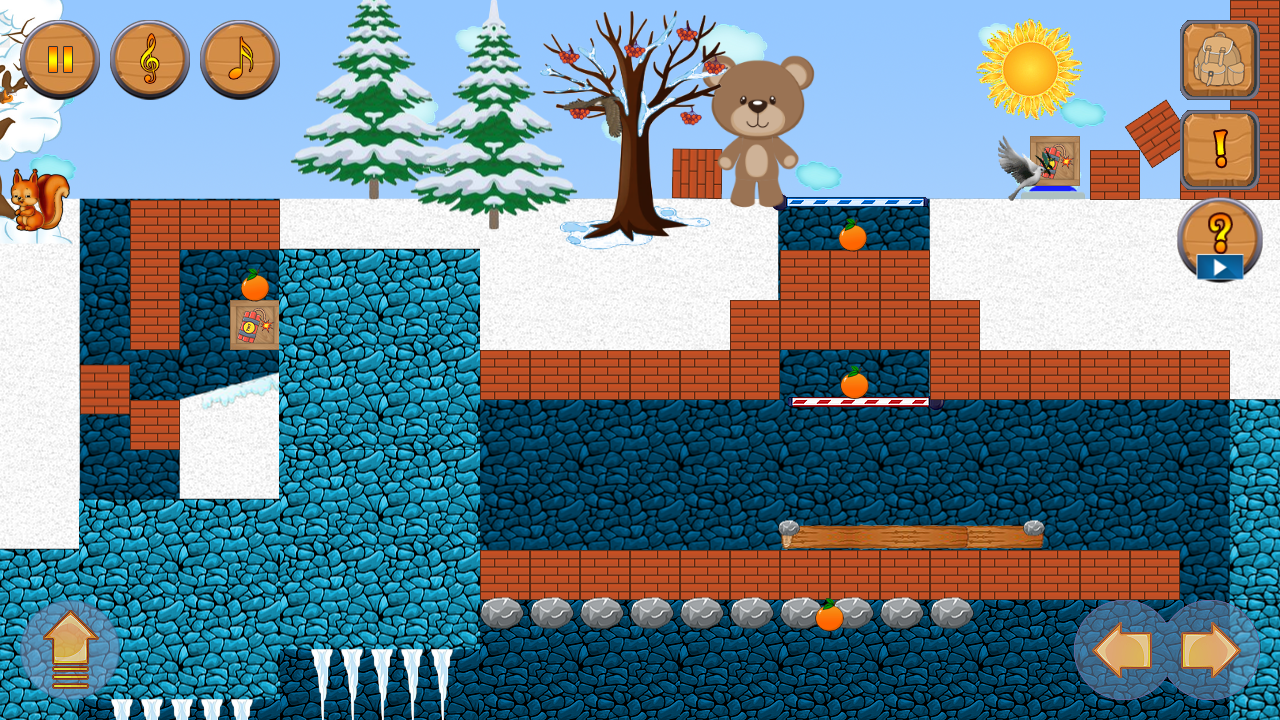The width and height of the screenshot is (1280, 720).
Task: Open the backpack inventory
Action: pyautogui.click(x=1218, y=60)
